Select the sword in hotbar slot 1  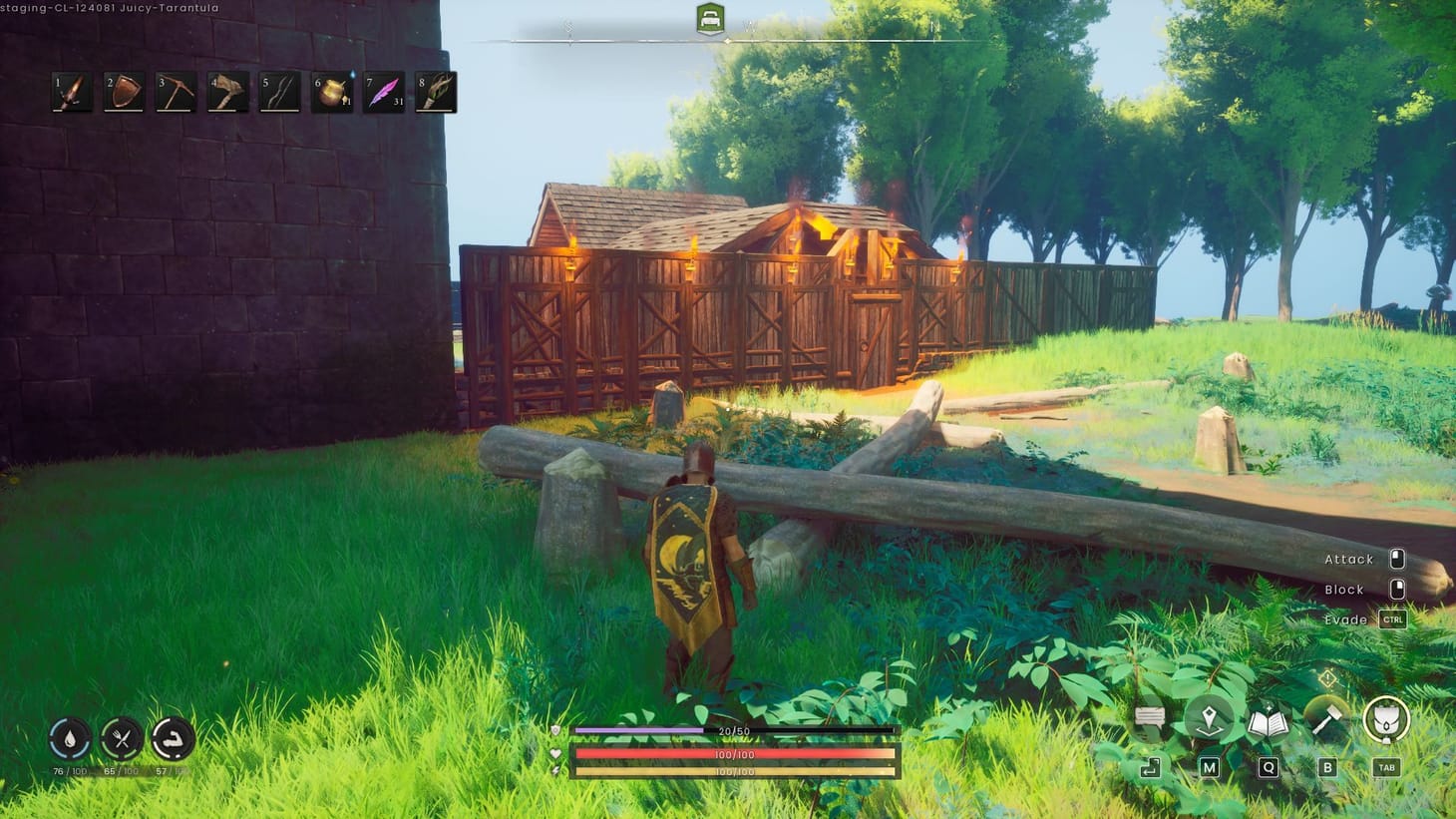(x=70, y=91)
